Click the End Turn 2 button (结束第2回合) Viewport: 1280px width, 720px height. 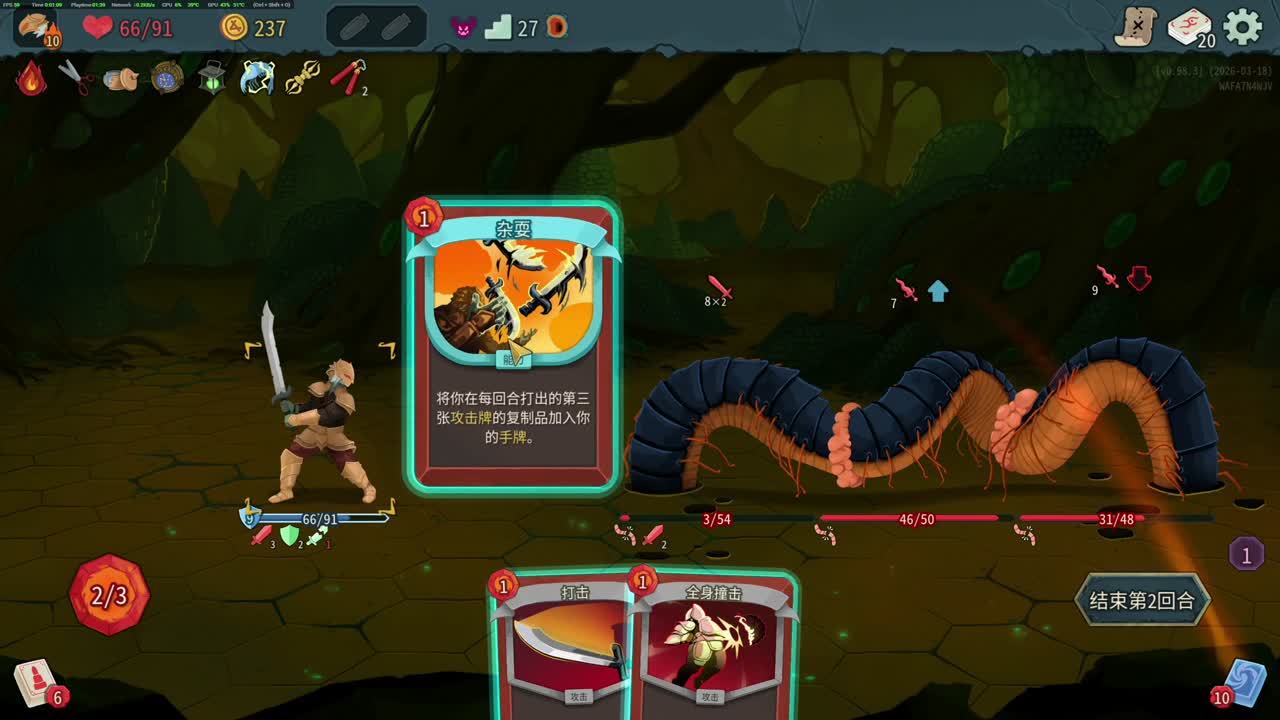point(1142,600)
